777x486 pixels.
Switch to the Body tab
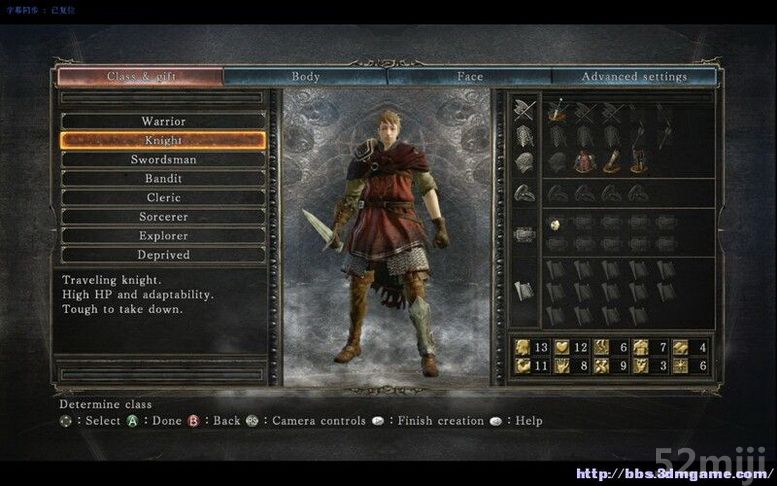305,76
